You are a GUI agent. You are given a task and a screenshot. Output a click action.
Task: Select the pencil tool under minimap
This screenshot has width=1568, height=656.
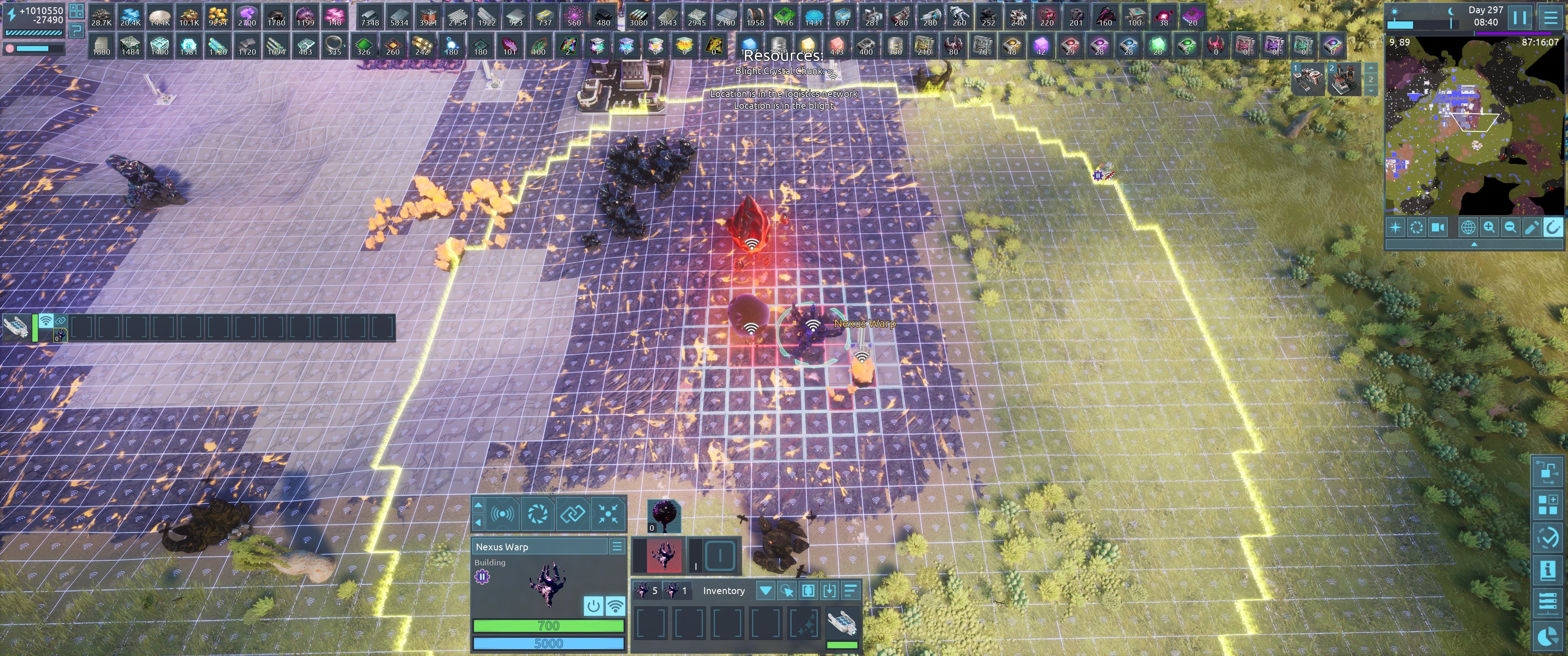[x=1532, y=228]
